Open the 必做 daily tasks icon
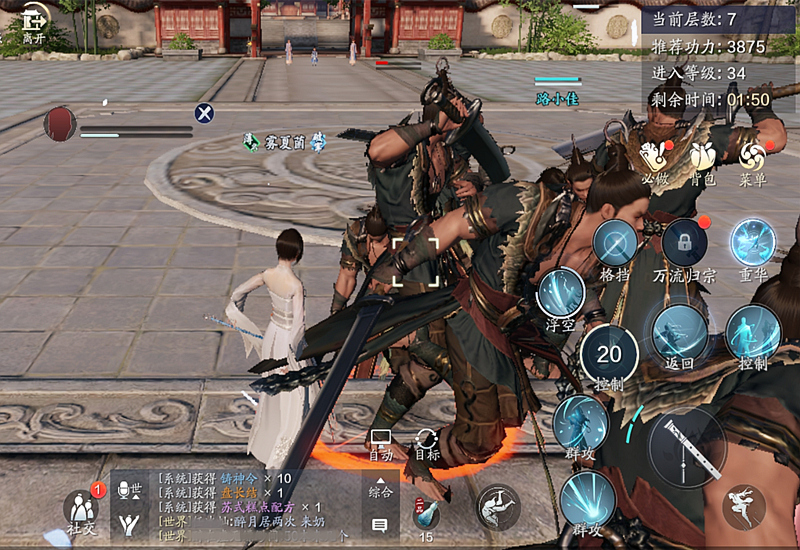This screenshot has height=550, width=800. (654, 159)
